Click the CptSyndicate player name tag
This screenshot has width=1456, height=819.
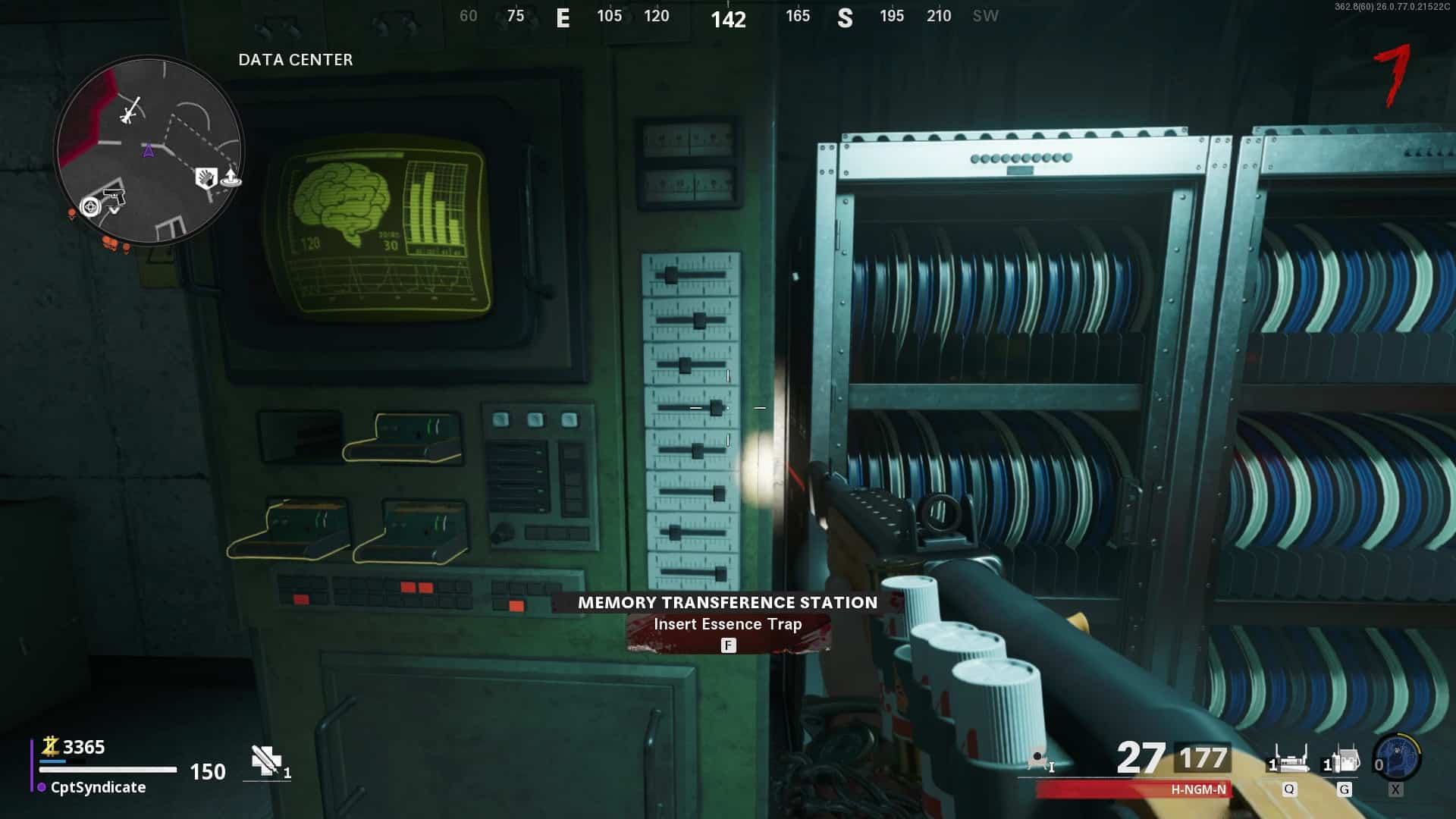point(98,787)
